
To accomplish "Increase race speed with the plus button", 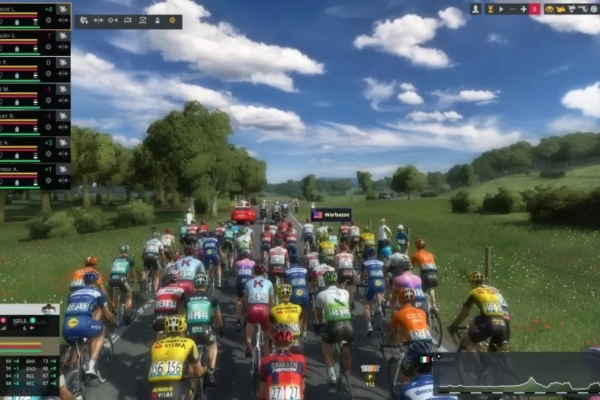I will tap(523, 9).
